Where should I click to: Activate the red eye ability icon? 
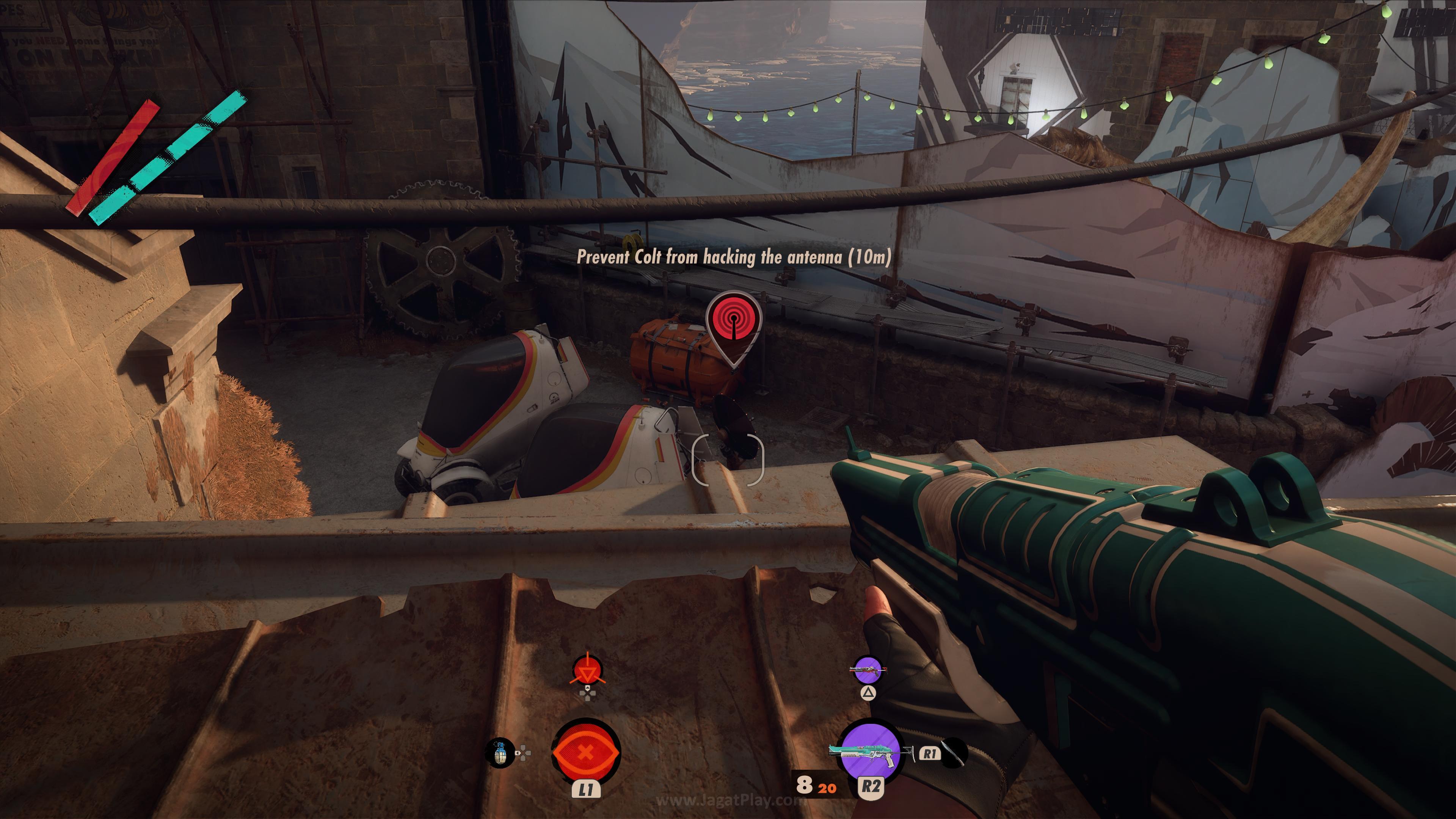[585, 752]
